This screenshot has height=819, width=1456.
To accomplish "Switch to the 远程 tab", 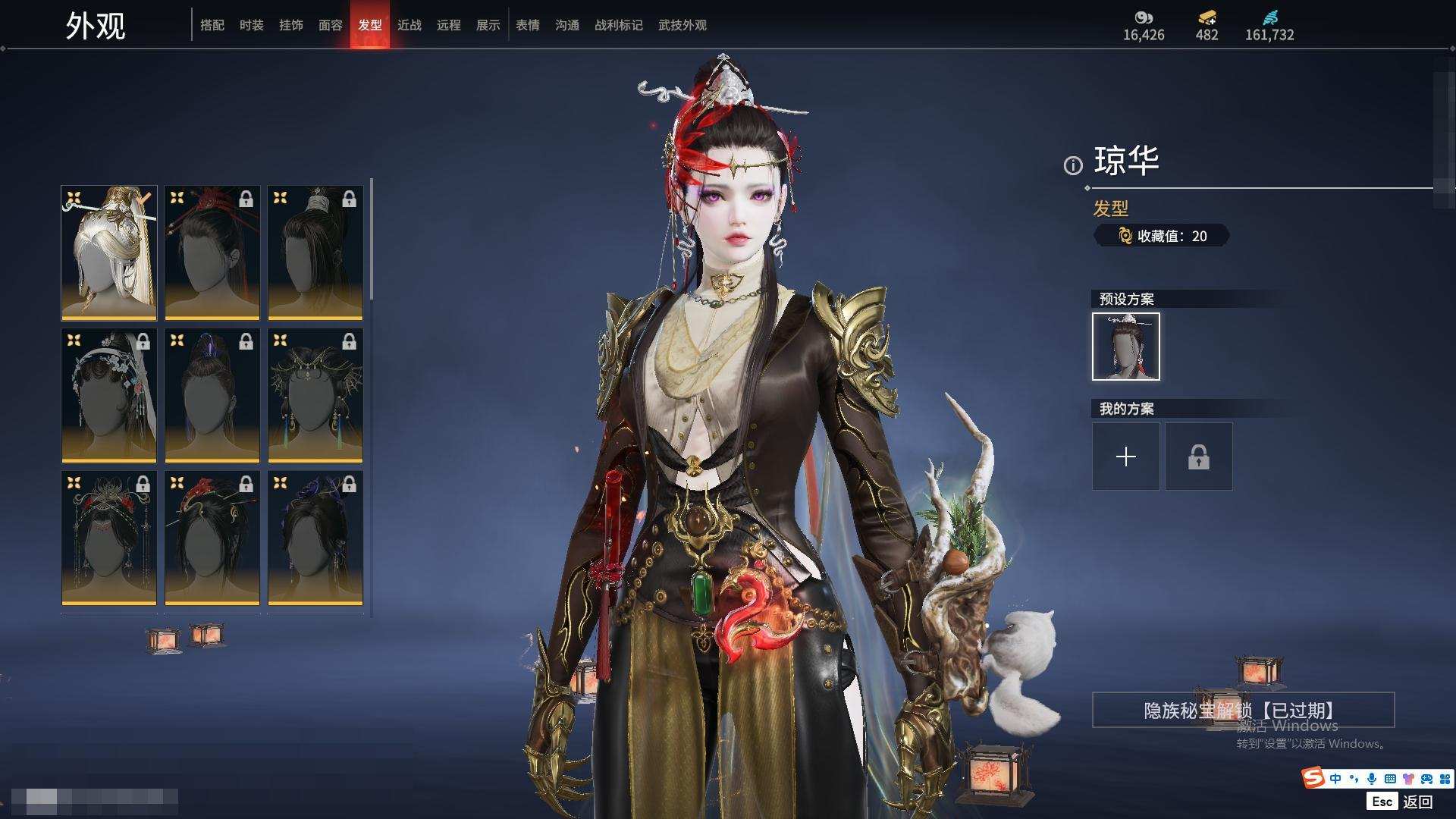I will (449, 25).
